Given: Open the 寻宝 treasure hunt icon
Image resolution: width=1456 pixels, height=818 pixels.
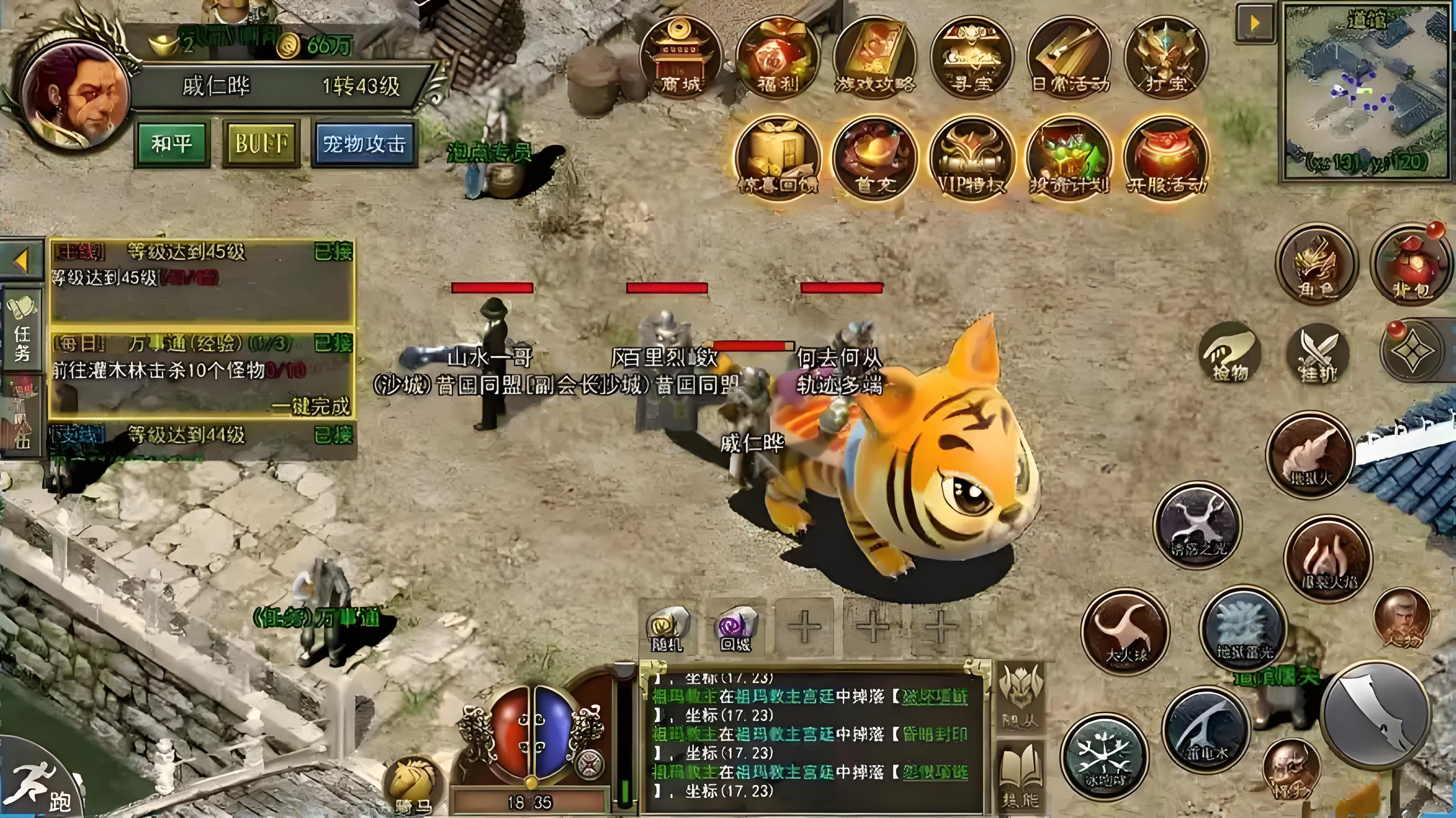Looking at the screenshot, I should (971, 58).
